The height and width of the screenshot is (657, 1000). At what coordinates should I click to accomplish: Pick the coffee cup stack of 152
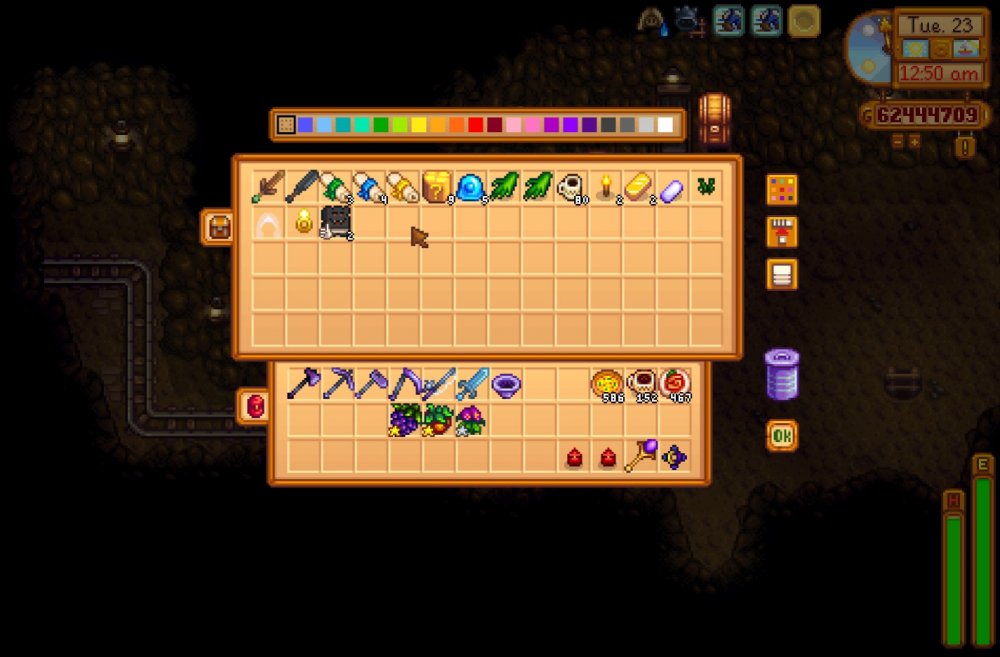pos(640,383)
